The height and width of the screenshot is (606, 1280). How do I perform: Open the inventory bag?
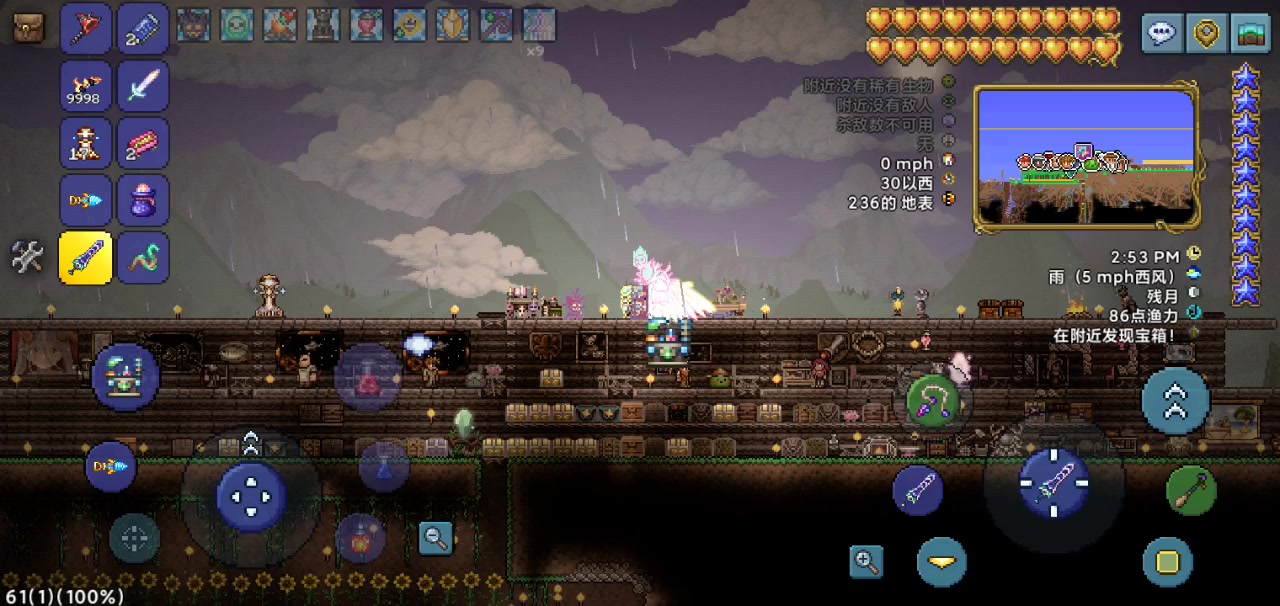point(28,27)
